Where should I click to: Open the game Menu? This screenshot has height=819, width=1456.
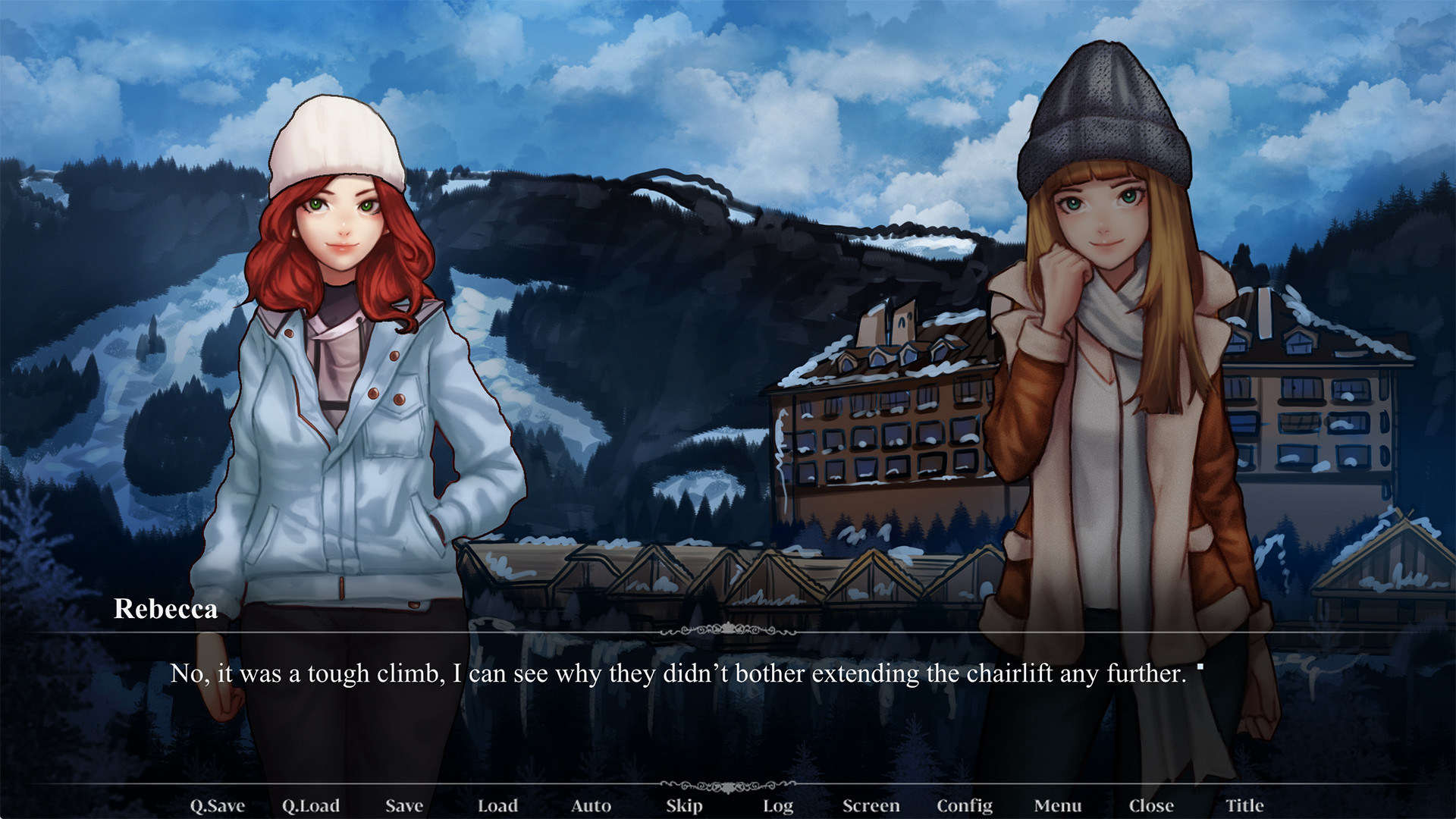point(1059,806)
